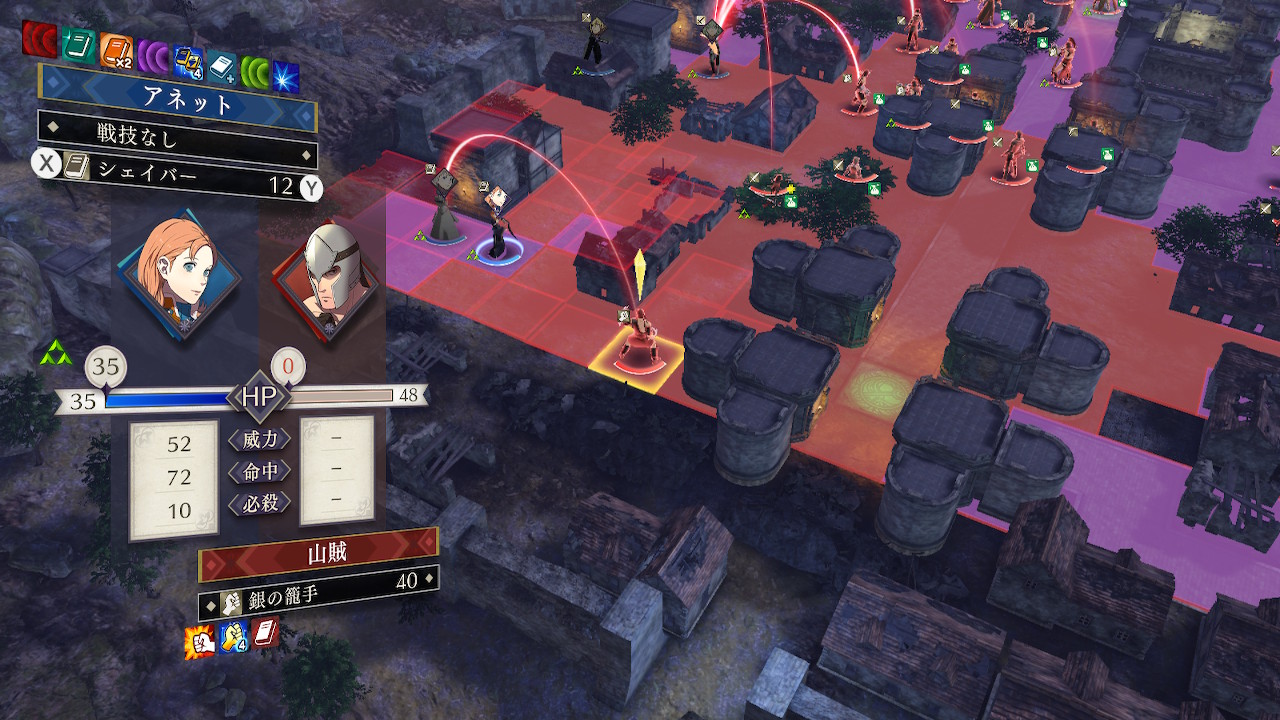Select the green concentric rings skill icon
The height and width of the screenshot is (720, 1280).
[255, 72]
